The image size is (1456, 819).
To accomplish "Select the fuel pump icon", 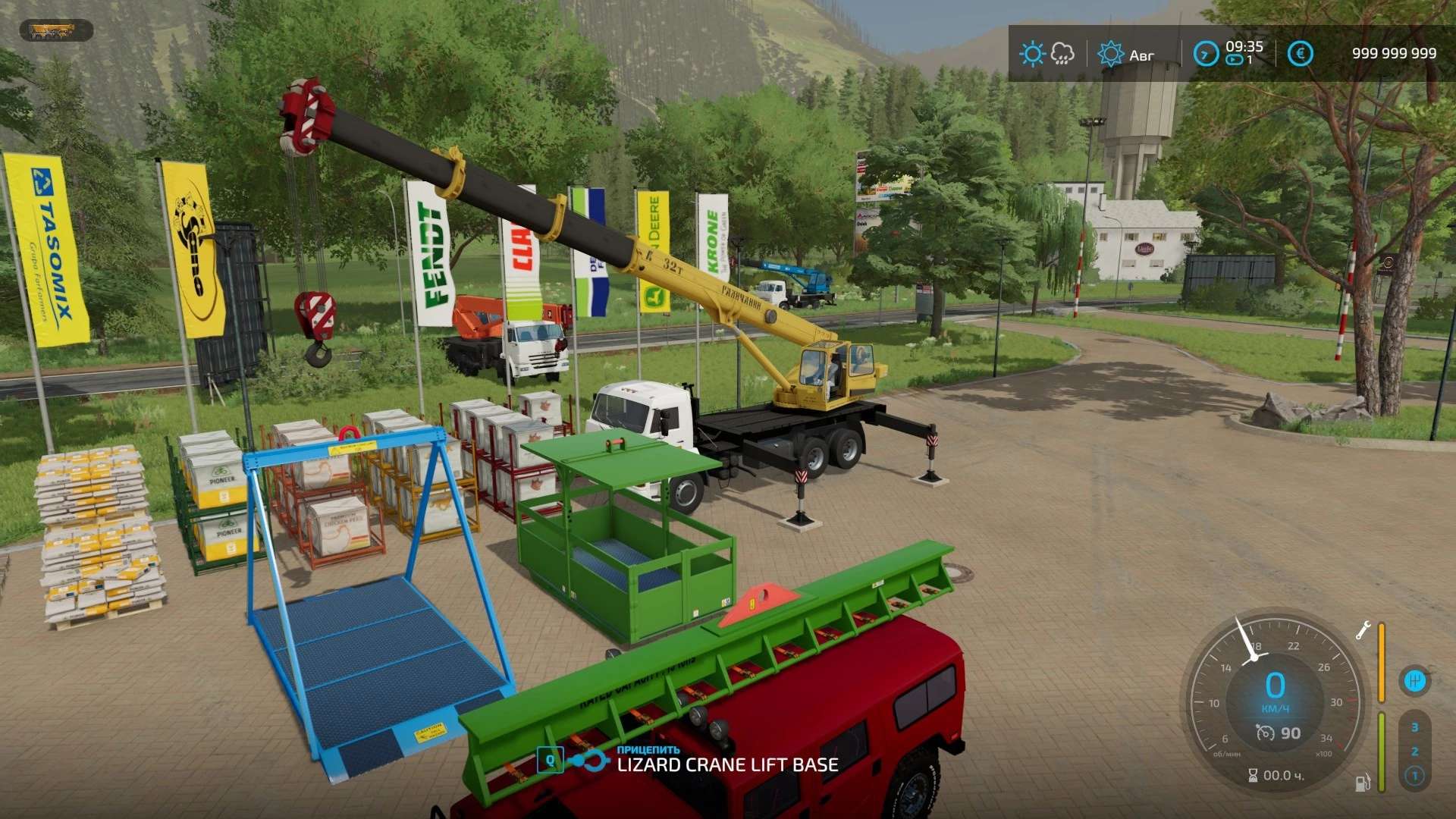I will (1362, 782).
